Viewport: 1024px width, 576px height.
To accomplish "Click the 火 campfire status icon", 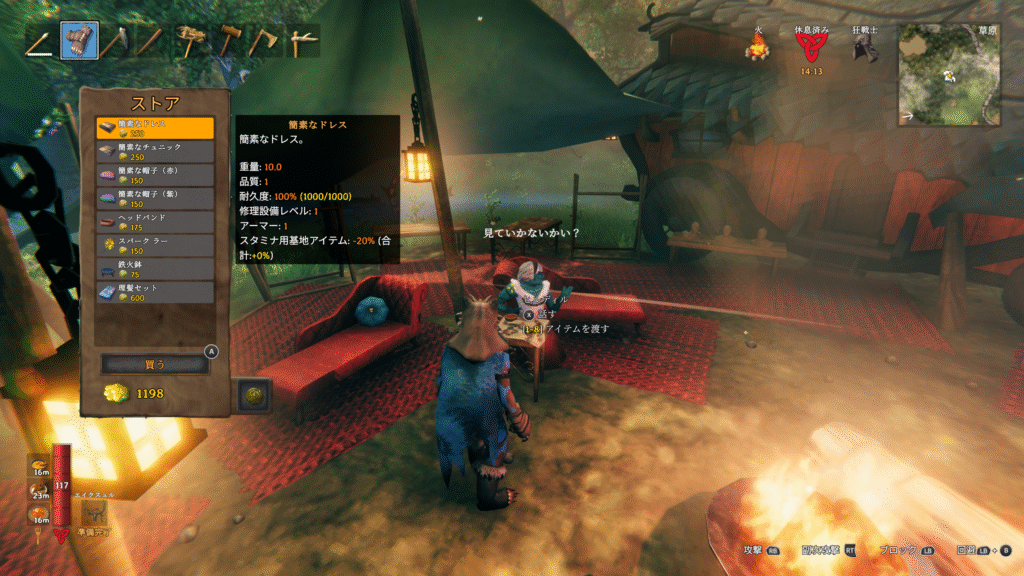I will coord(758,47).
